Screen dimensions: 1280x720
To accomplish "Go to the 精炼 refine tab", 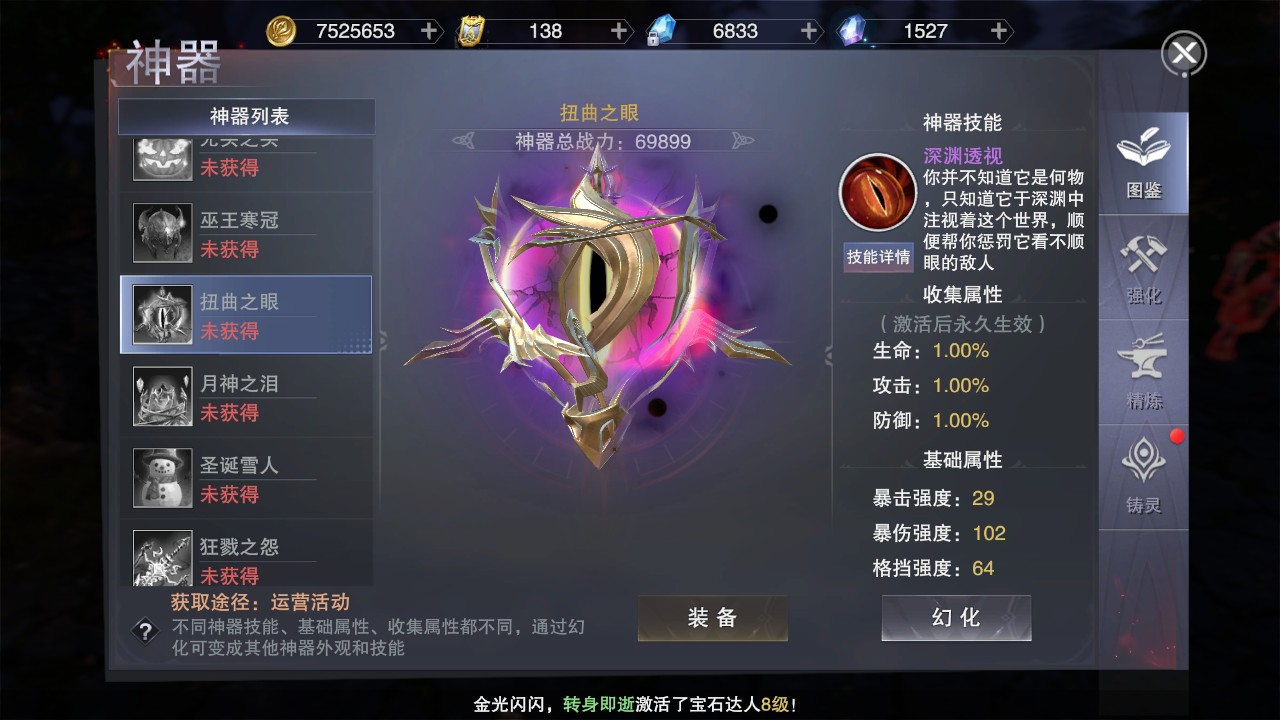I will [x=1143, y=374].
